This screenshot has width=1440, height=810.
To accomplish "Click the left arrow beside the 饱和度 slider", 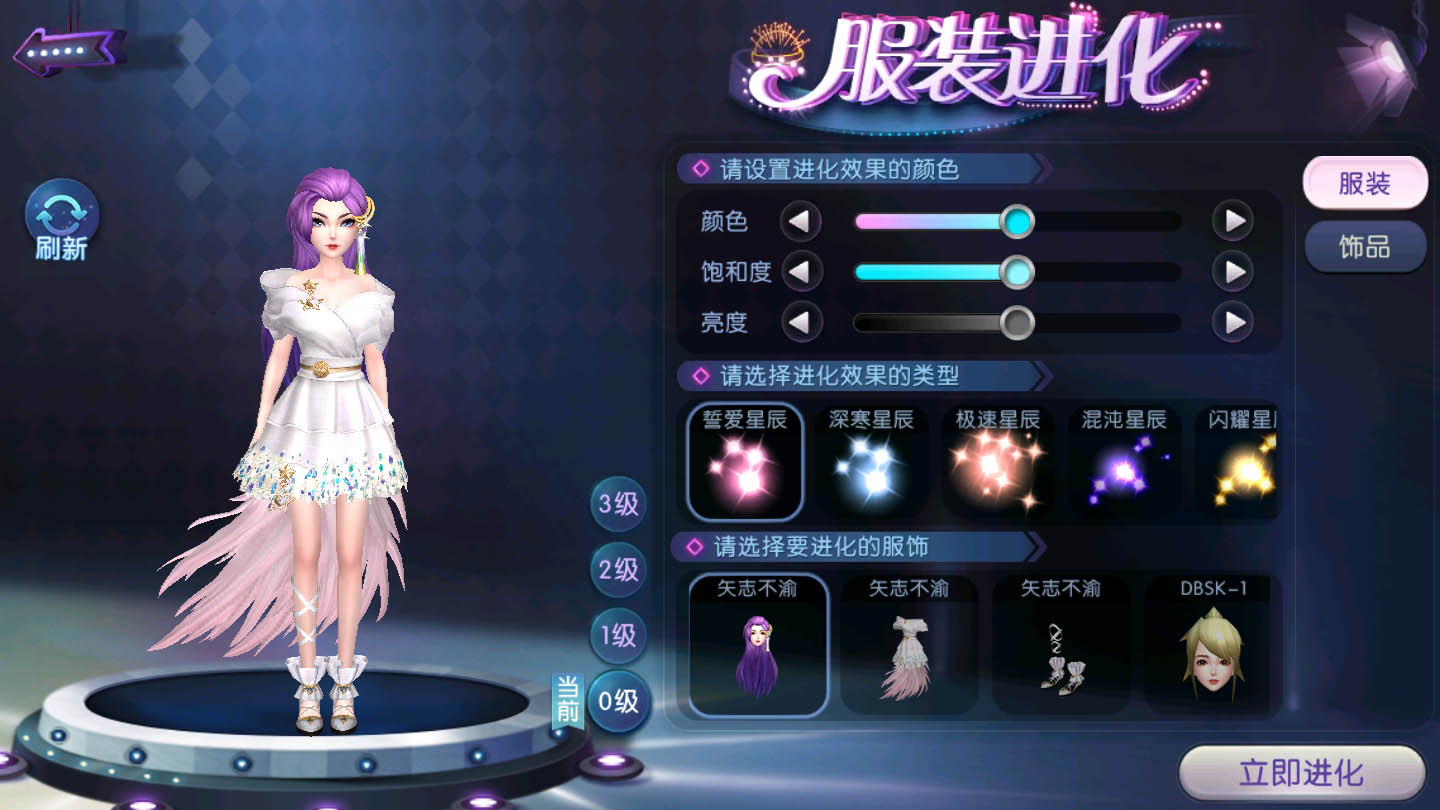I will click(x=801, y=272).
